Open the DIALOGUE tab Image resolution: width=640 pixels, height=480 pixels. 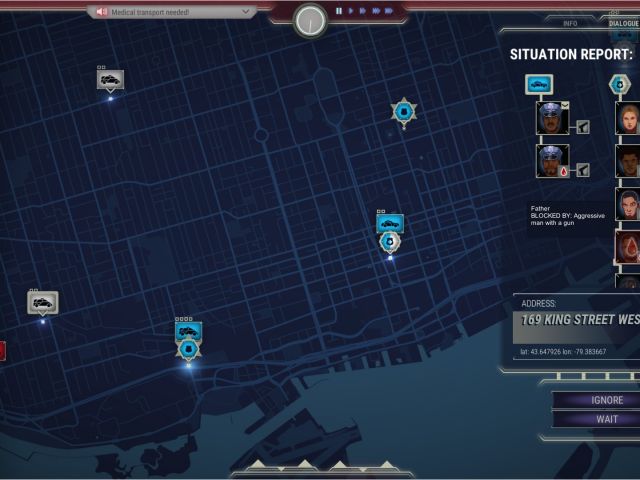[622, 22]
